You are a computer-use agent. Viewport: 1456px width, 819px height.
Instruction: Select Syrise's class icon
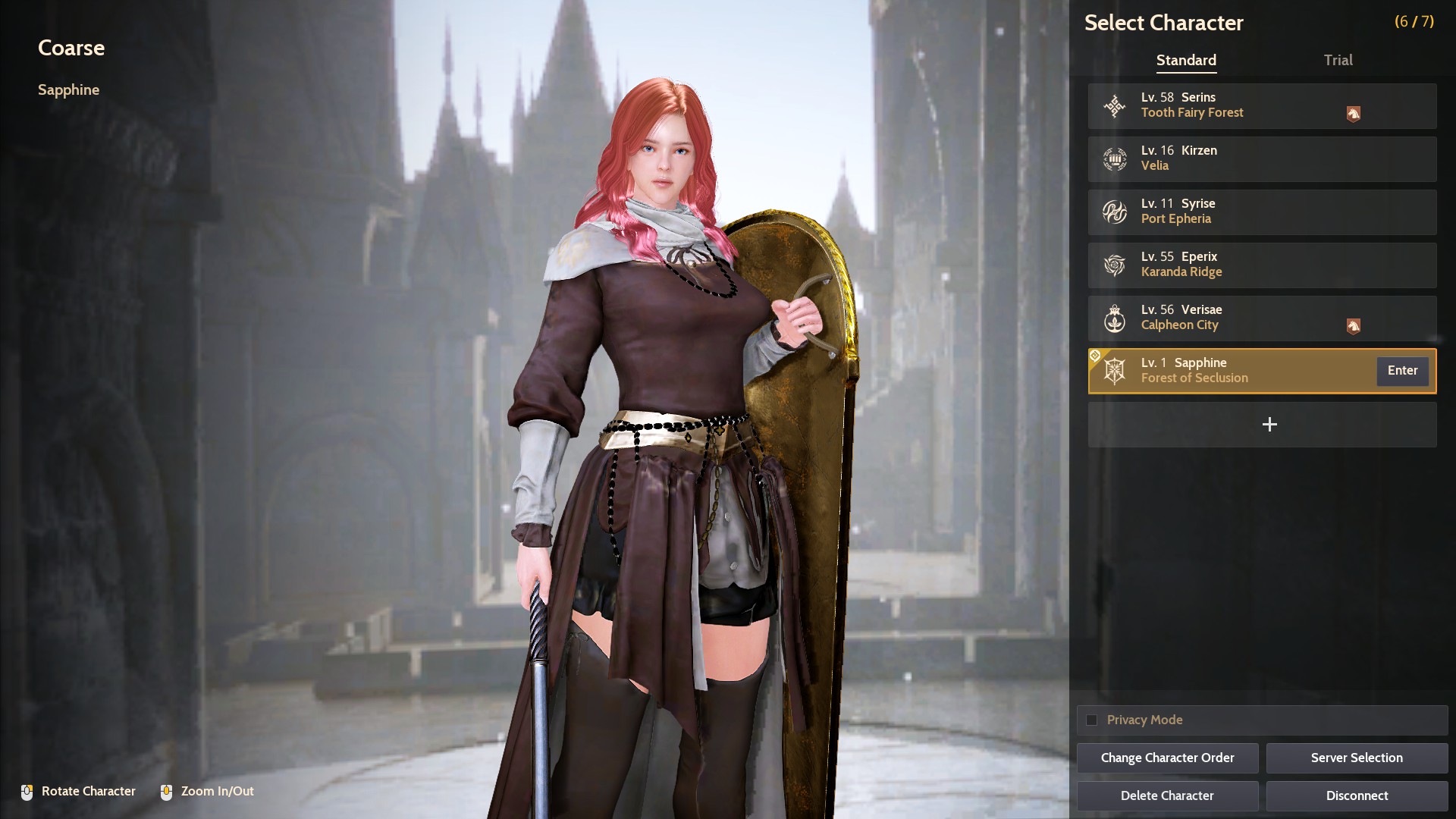pos(1114,212)
